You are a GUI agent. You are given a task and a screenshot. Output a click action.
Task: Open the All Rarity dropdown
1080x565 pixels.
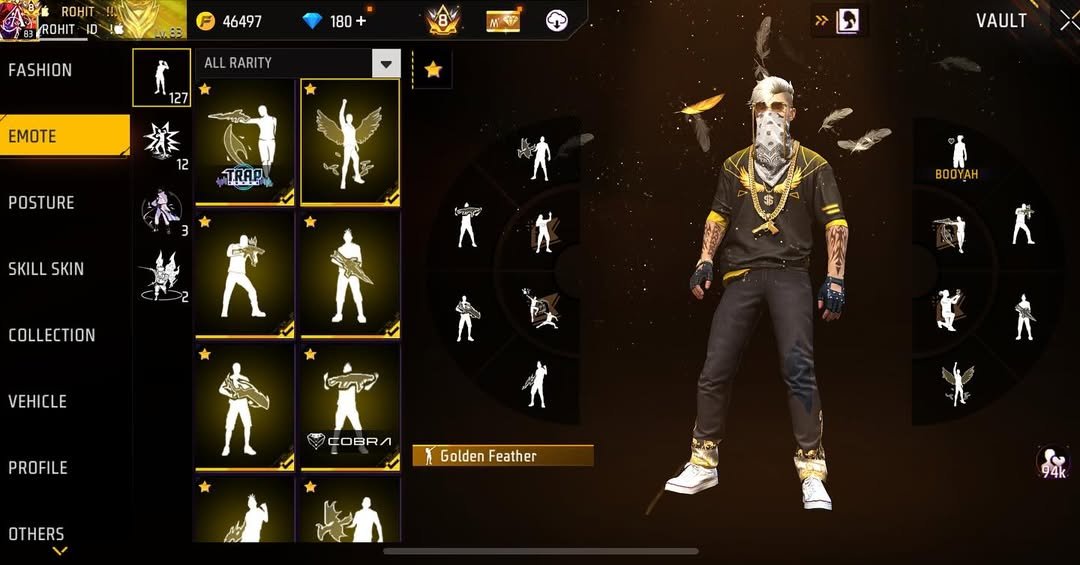pyautogui.click(x=385, y=63)
